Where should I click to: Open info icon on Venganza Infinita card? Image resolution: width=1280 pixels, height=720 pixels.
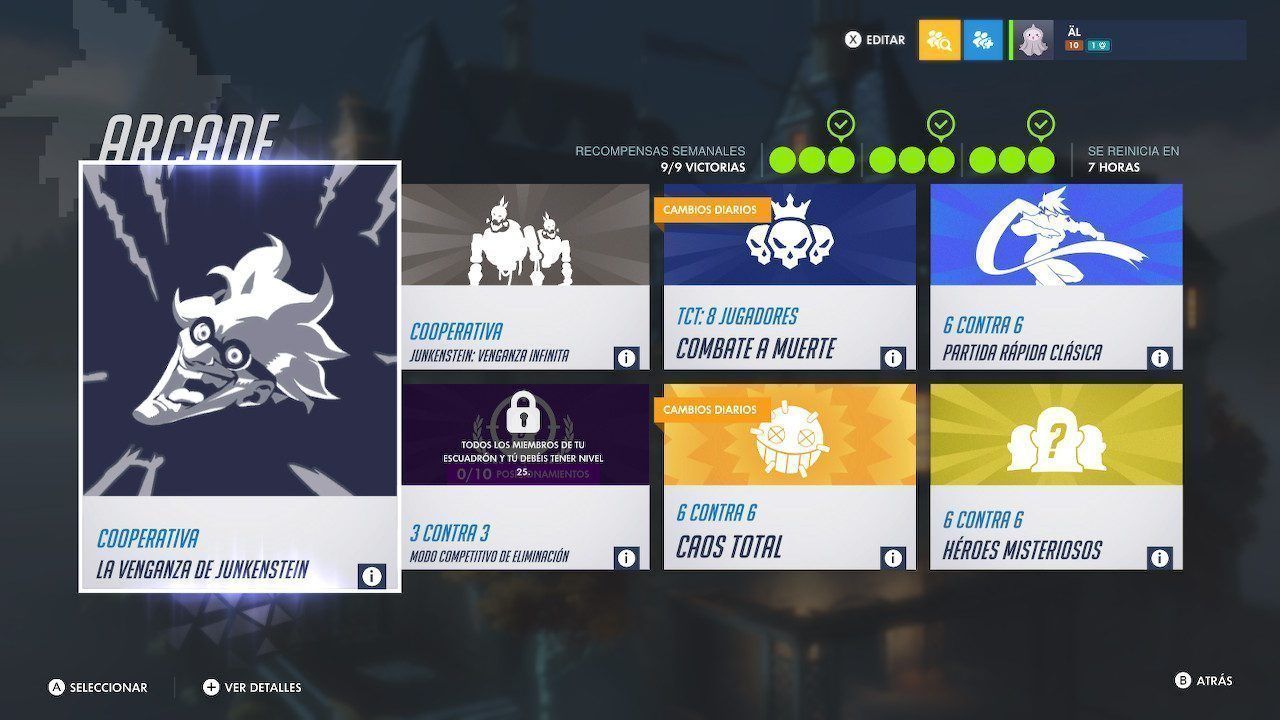pos(627,357)
